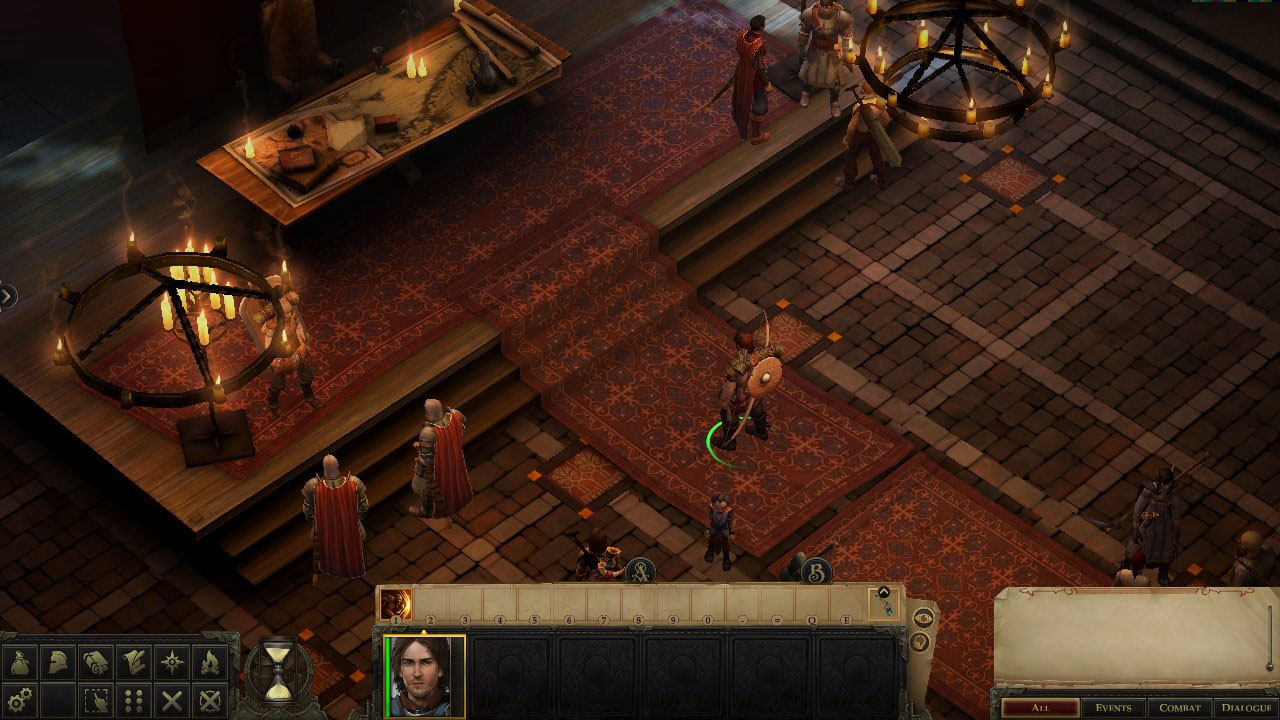Switch to the Dialogue log tab
This screenshot has width=1280, height=720.
pyautogui.click(x=1244, y=708)
